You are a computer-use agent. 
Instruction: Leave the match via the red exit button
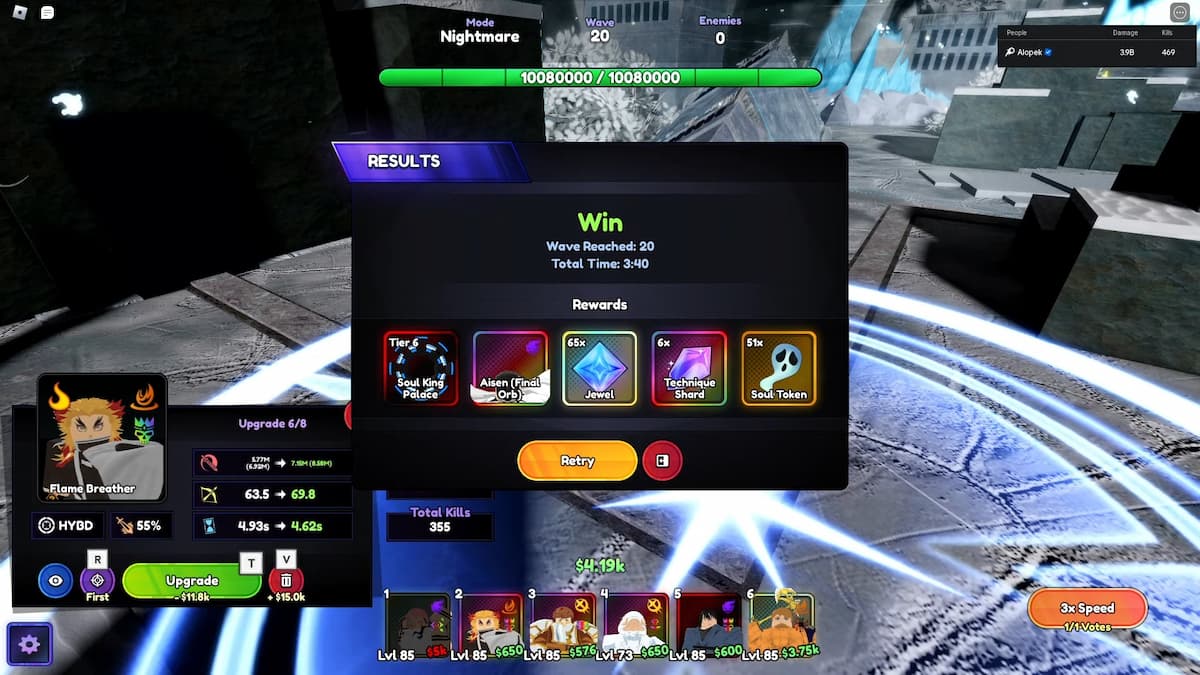coord(662,461)
